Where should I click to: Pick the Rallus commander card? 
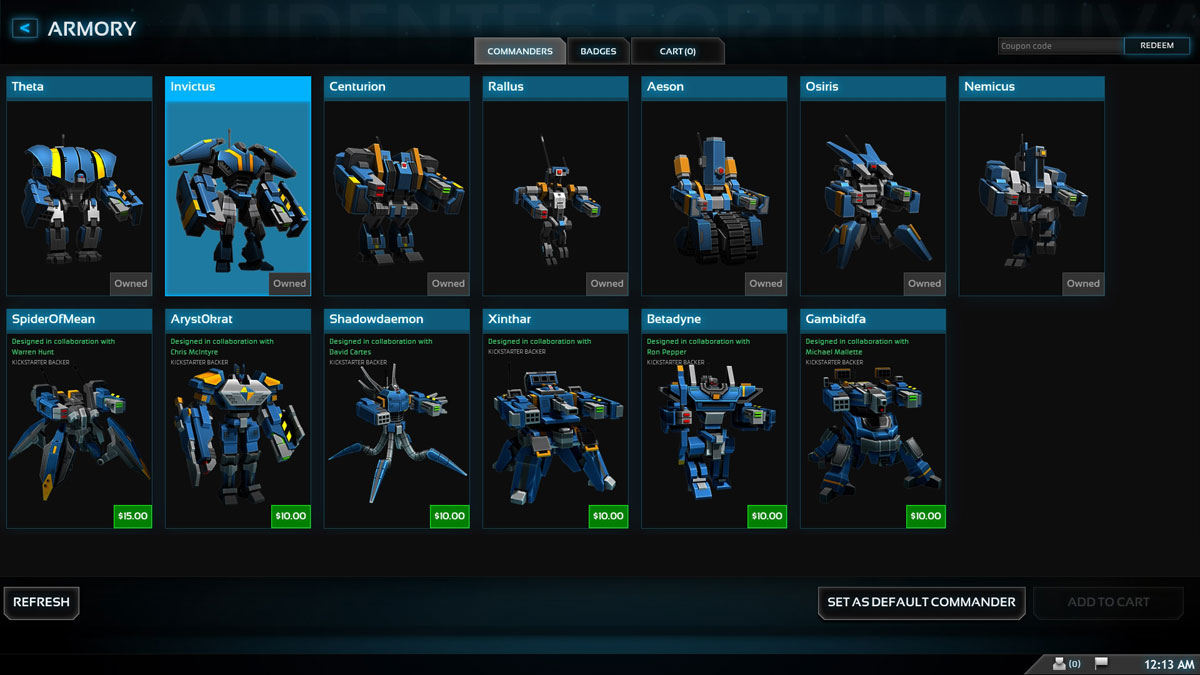555,190
